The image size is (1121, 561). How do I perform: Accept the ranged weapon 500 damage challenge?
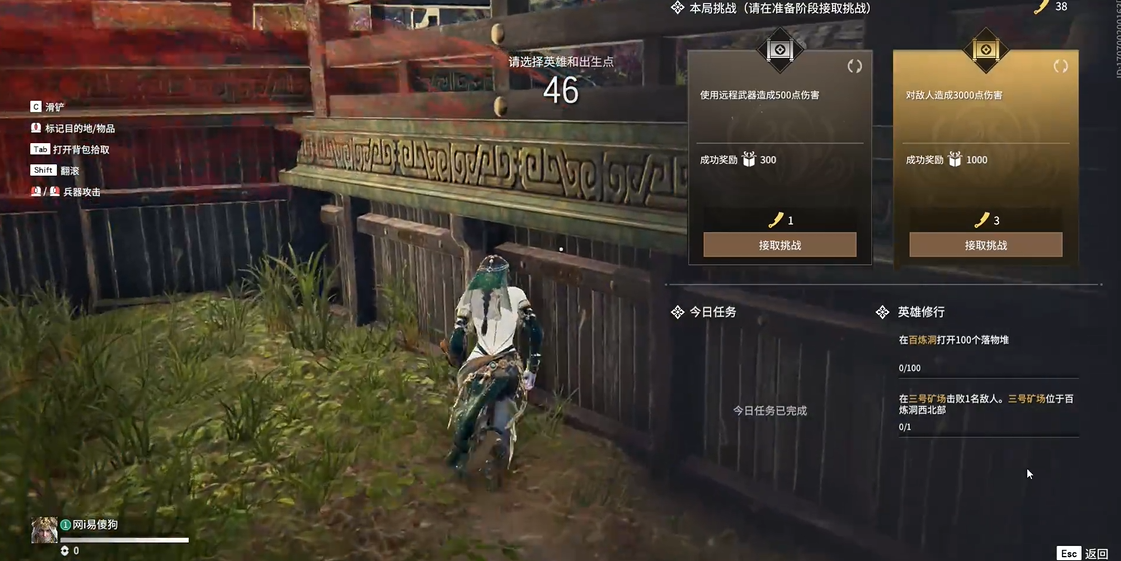(779, 245)
